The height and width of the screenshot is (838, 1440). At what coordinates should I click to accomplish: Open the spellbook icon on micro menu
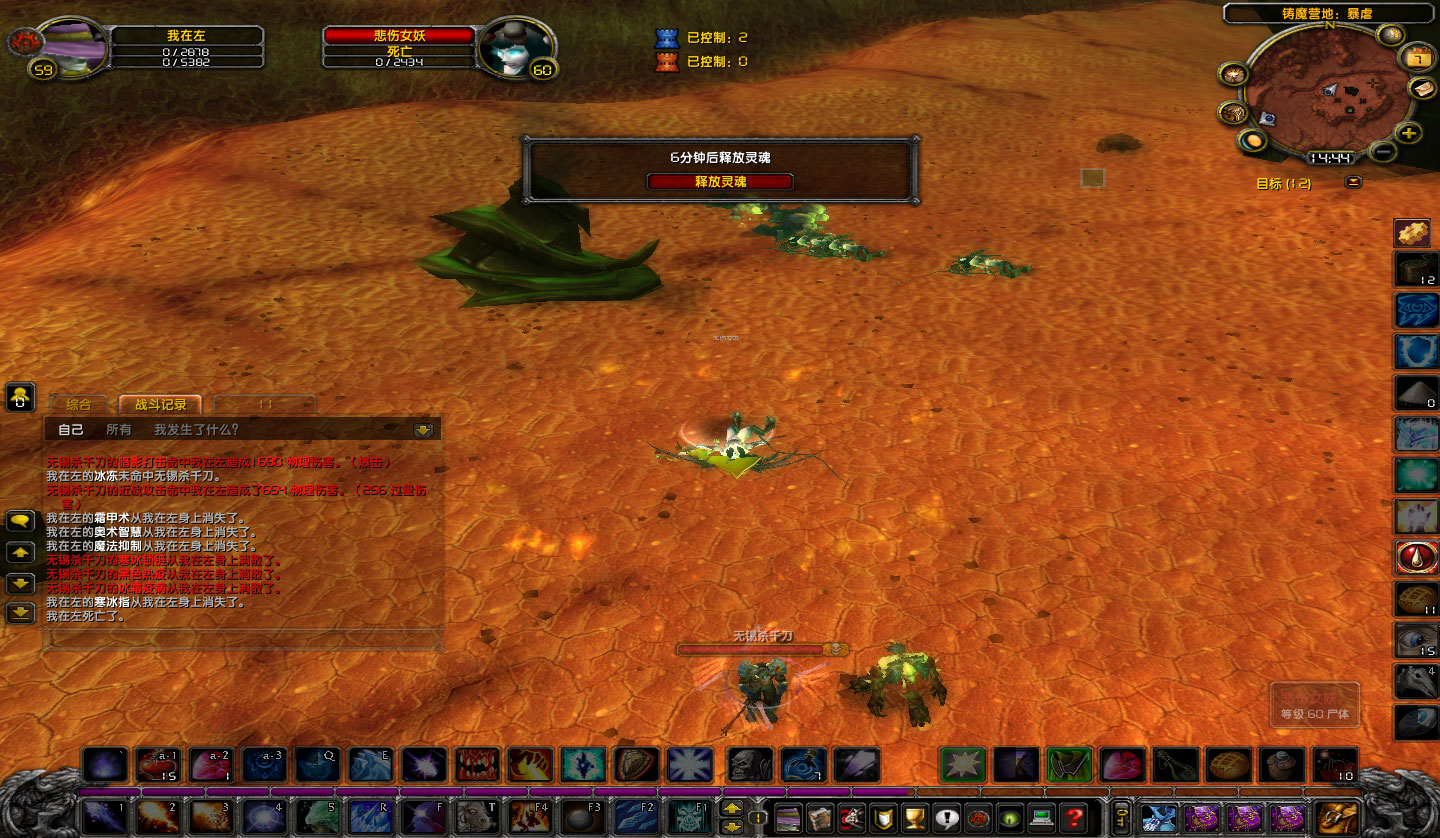click(x=821, y=819)
